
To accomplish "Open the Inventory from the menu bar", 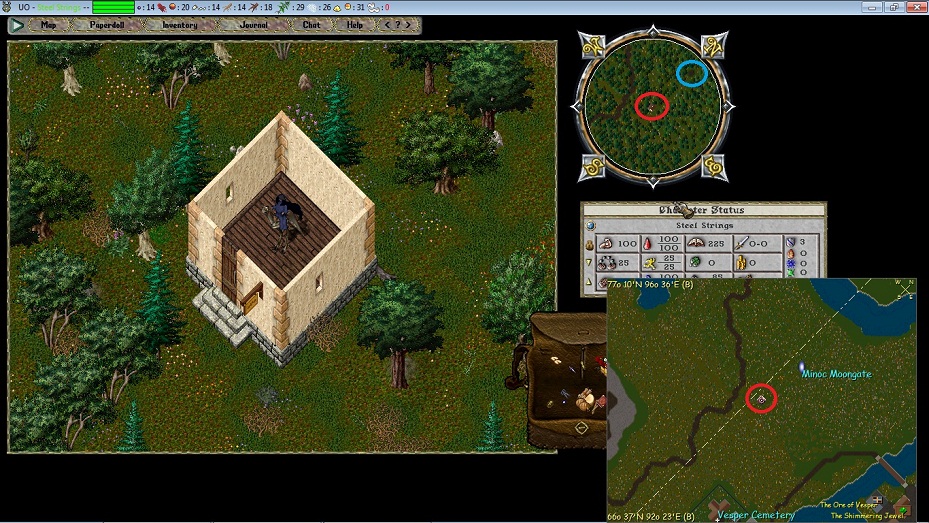I will [179, 25].
